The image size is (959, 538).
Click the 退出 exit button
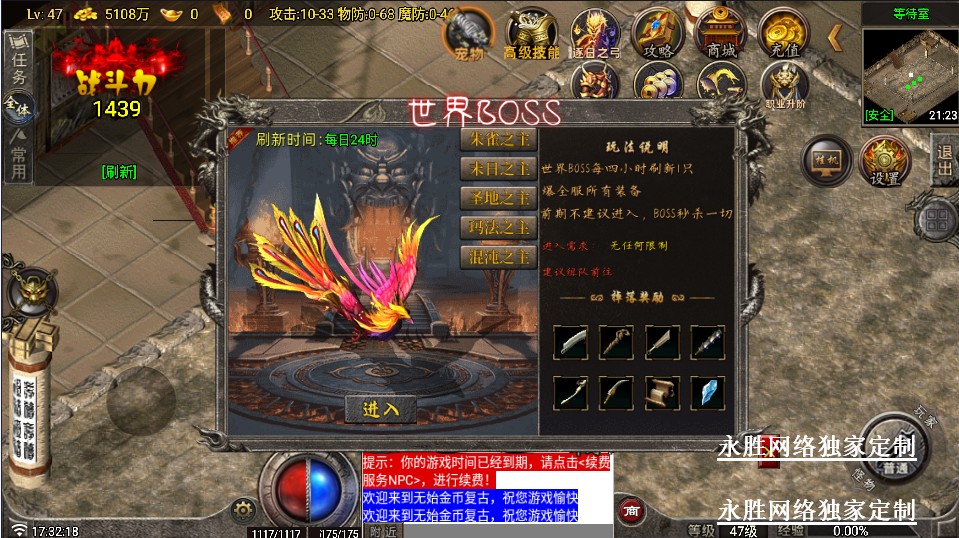point(943,161)
